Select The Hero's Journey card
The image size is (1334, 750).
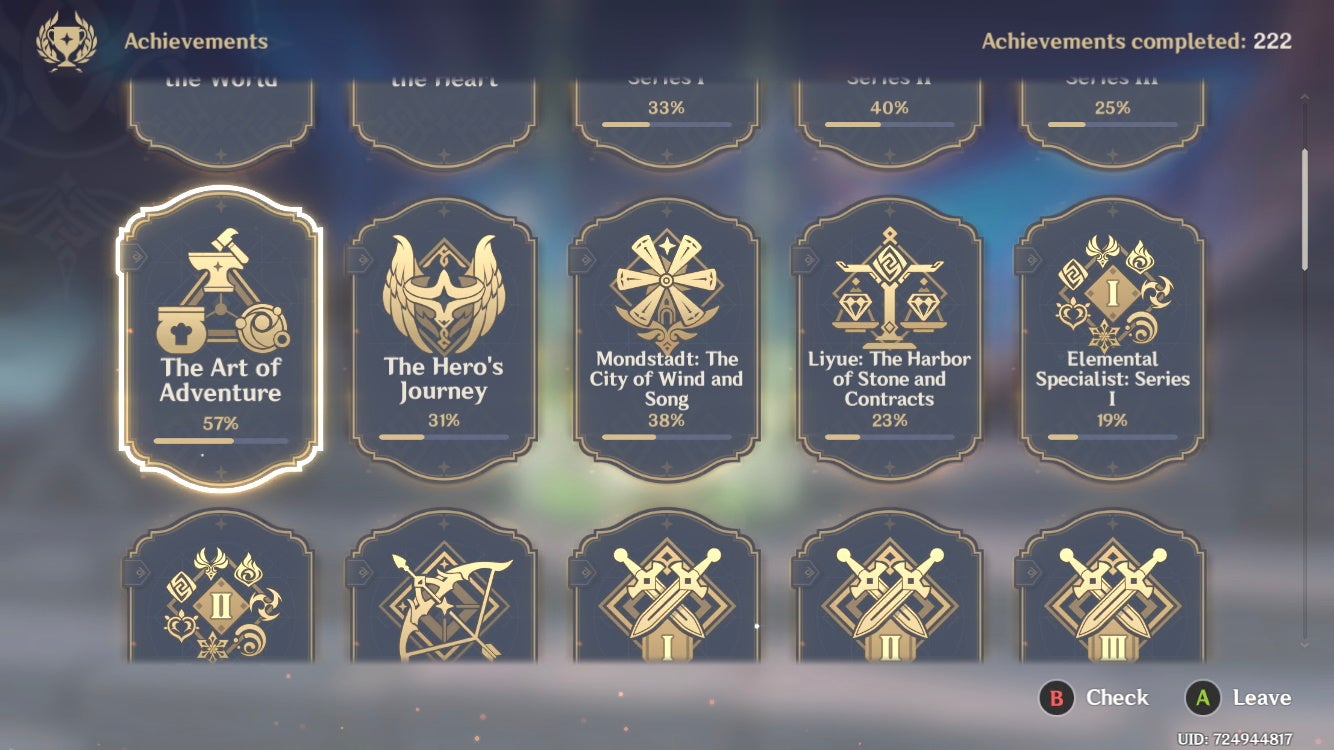[x=443, y=338]
